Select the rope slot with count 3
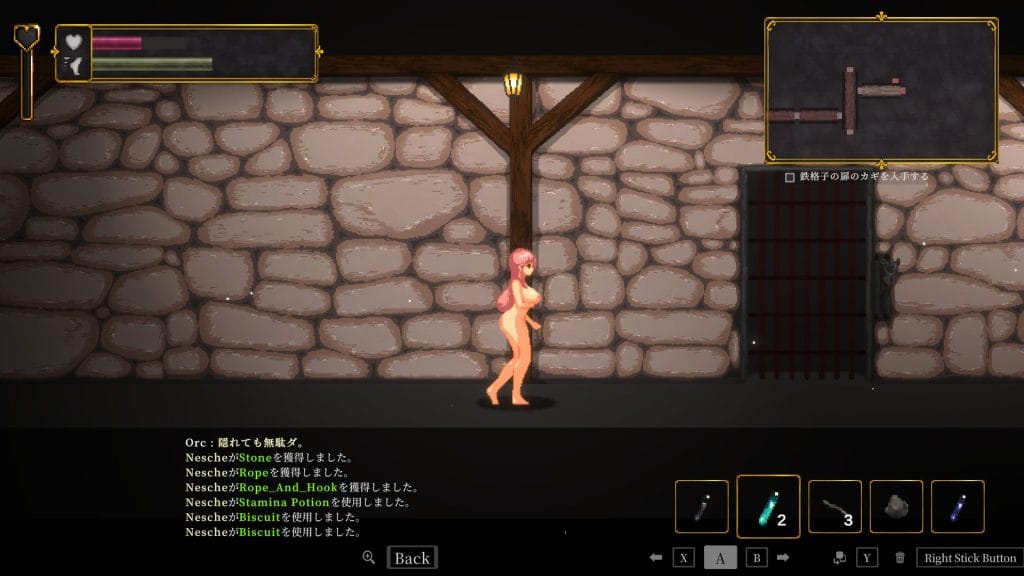This screenshot has height=576, width=1024. pos(834,506)
